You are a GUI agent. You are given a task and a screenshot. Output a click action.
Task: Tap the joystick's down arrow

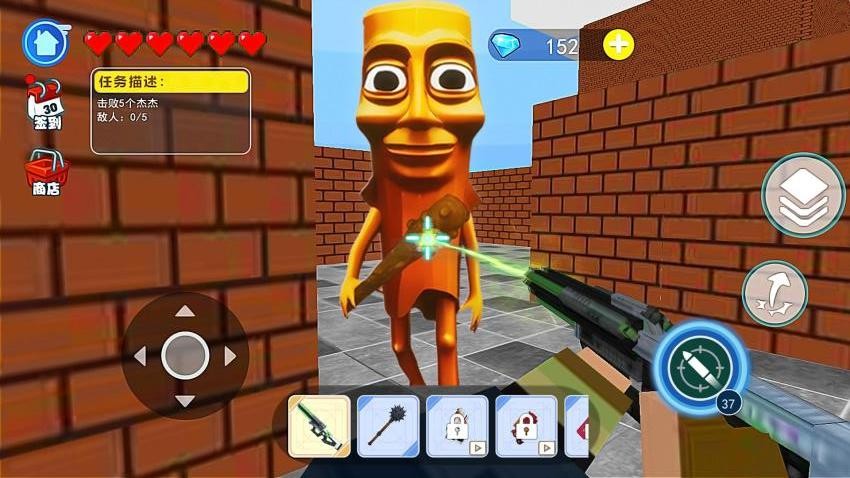coord(185,400)
